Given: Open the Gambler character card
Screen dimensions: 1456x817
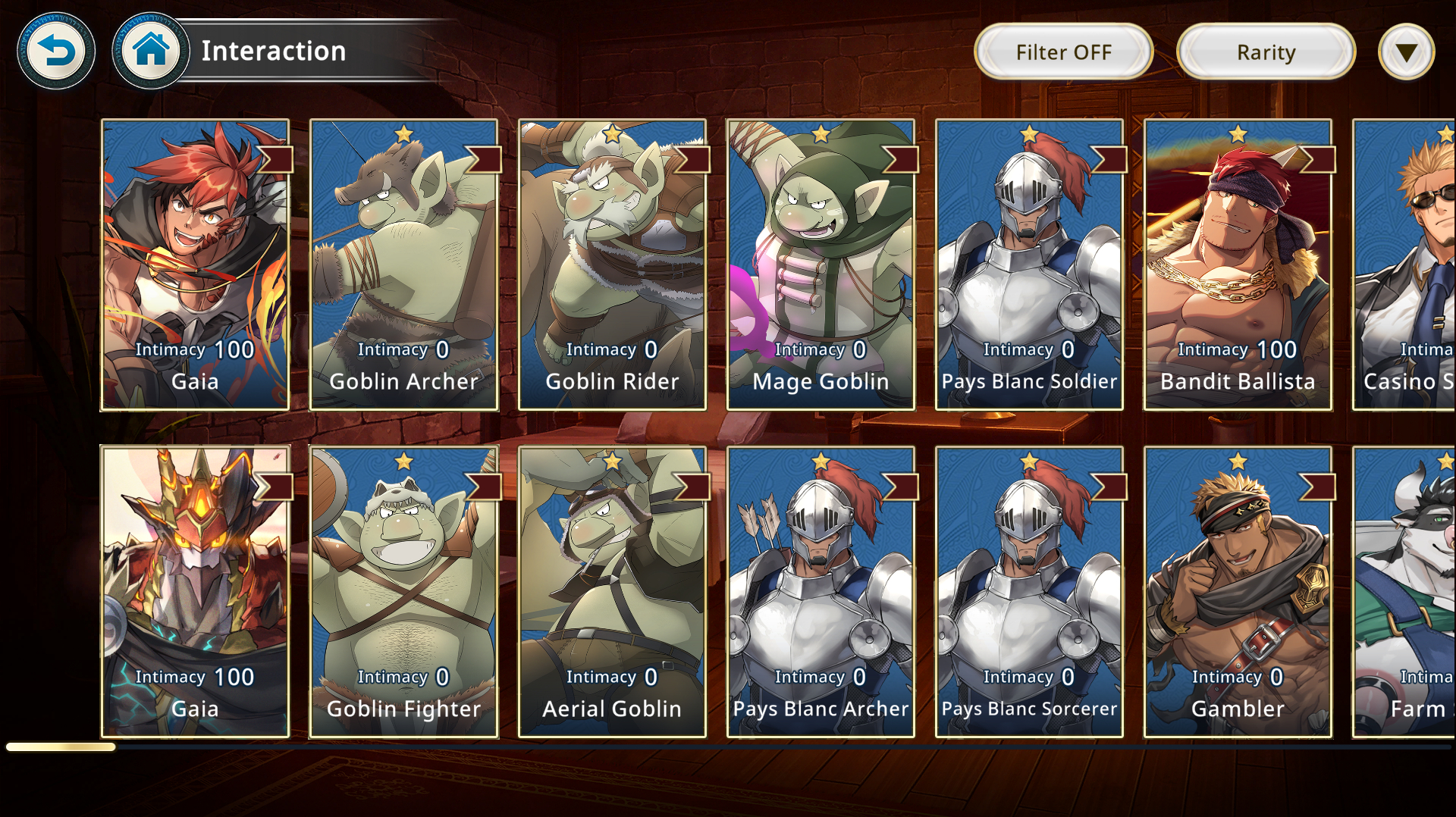Looking at the screenshot, I should [x=1238, y=592].
